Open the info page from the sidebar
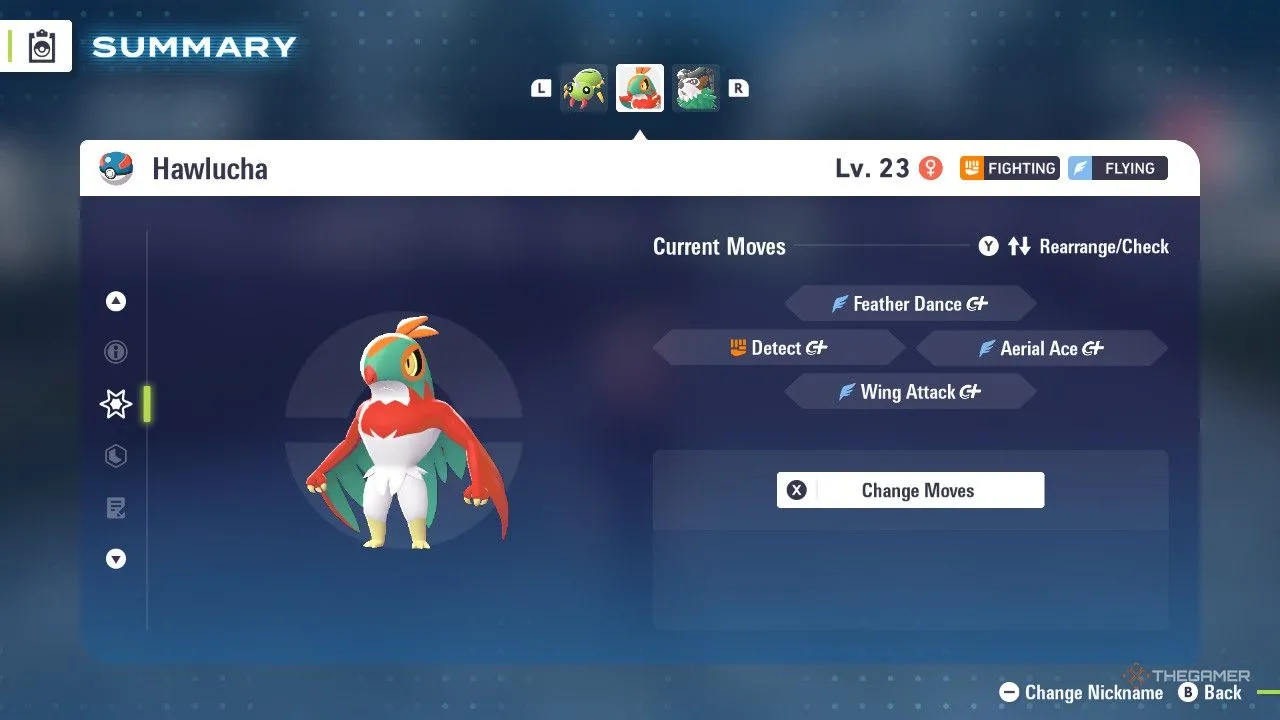The image size is (1280, 720). coord(115,352)
